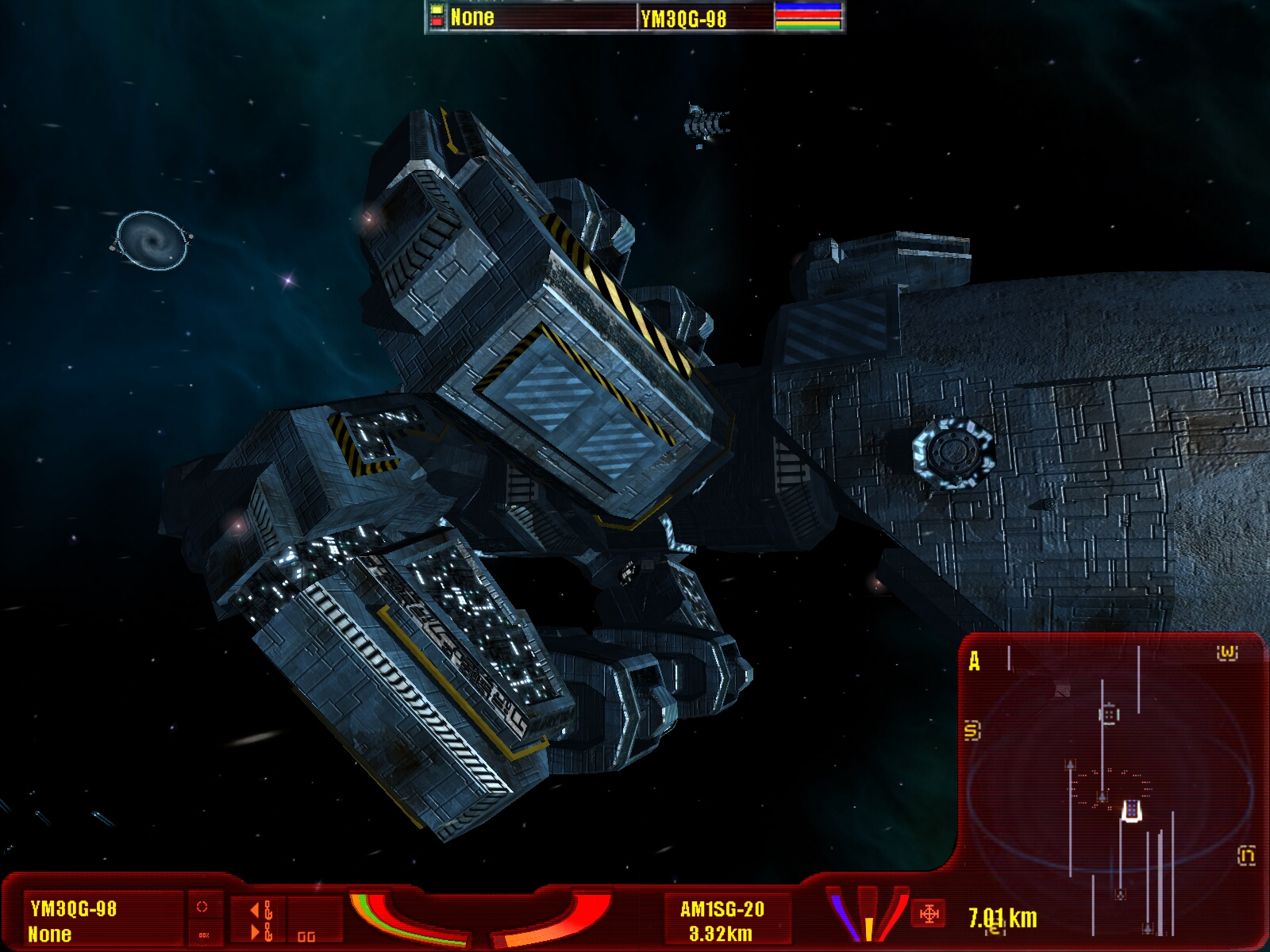
Task: Click the crosshair icon beside 7.01 km
Action: [929, 914]
